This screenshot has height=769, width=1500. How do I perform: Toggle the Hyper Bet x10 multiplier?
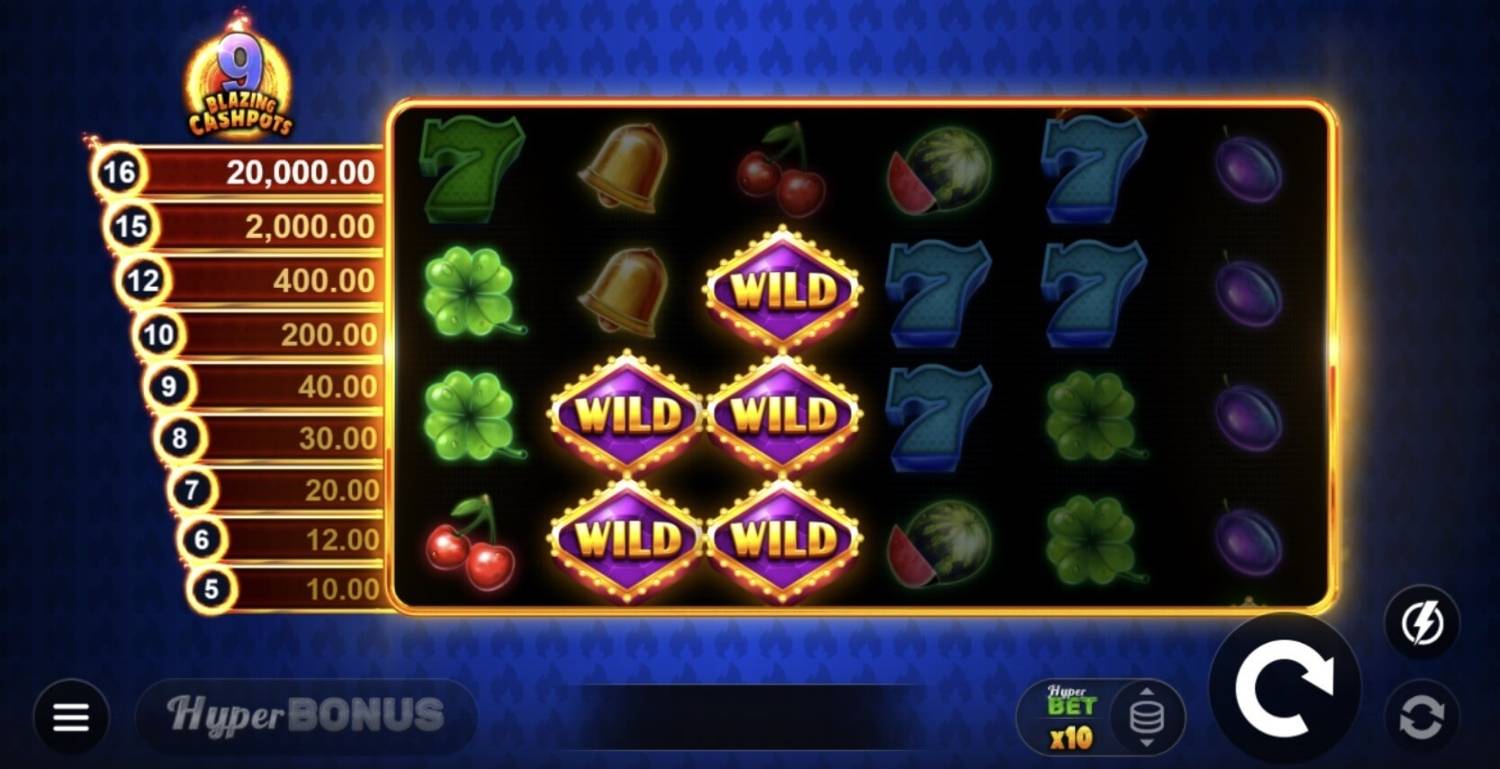coord(1072,712)
